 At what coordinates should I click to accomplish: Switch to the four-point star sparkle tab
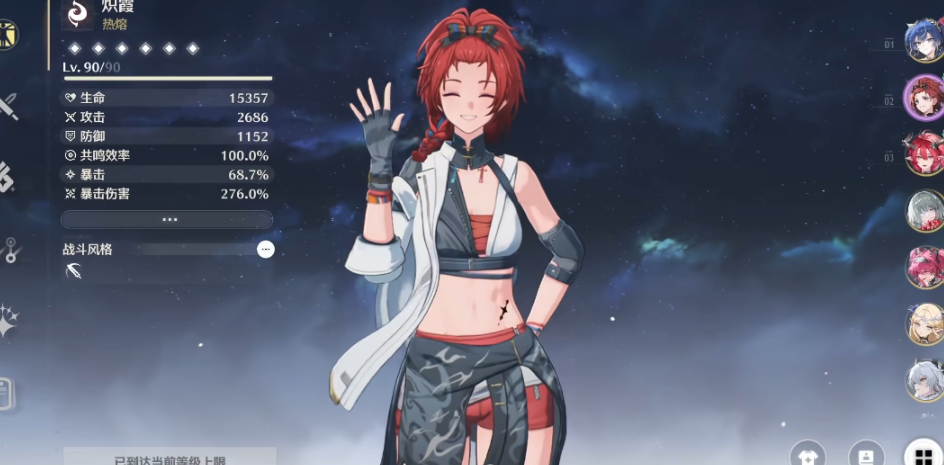(x=8, y=321)
